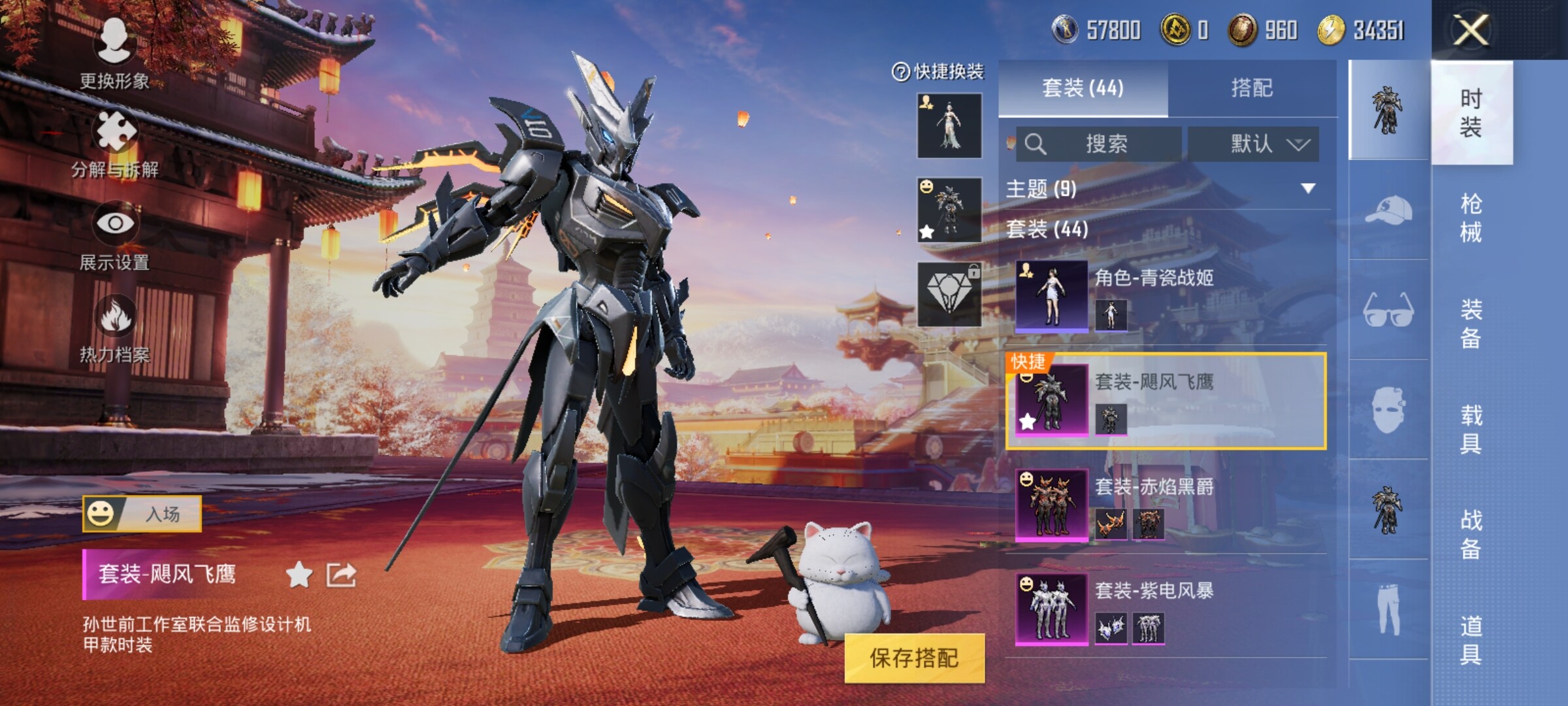The width and height of the screenshot is (1568, 706).
Task: Open the 枪械 firearms category
Action: (1471, 218)
